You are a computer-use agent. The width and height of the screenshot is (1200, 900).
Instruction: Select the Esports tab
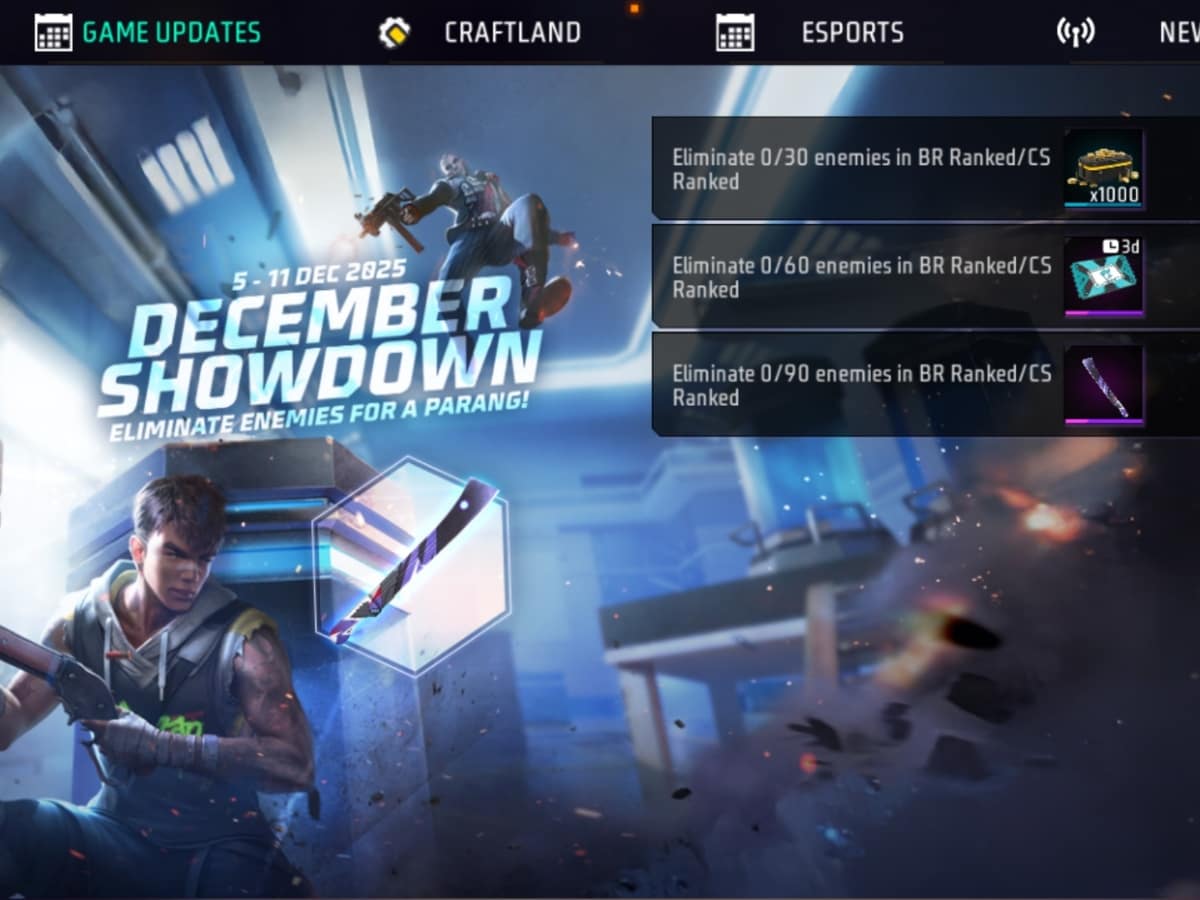coord(851,32)
